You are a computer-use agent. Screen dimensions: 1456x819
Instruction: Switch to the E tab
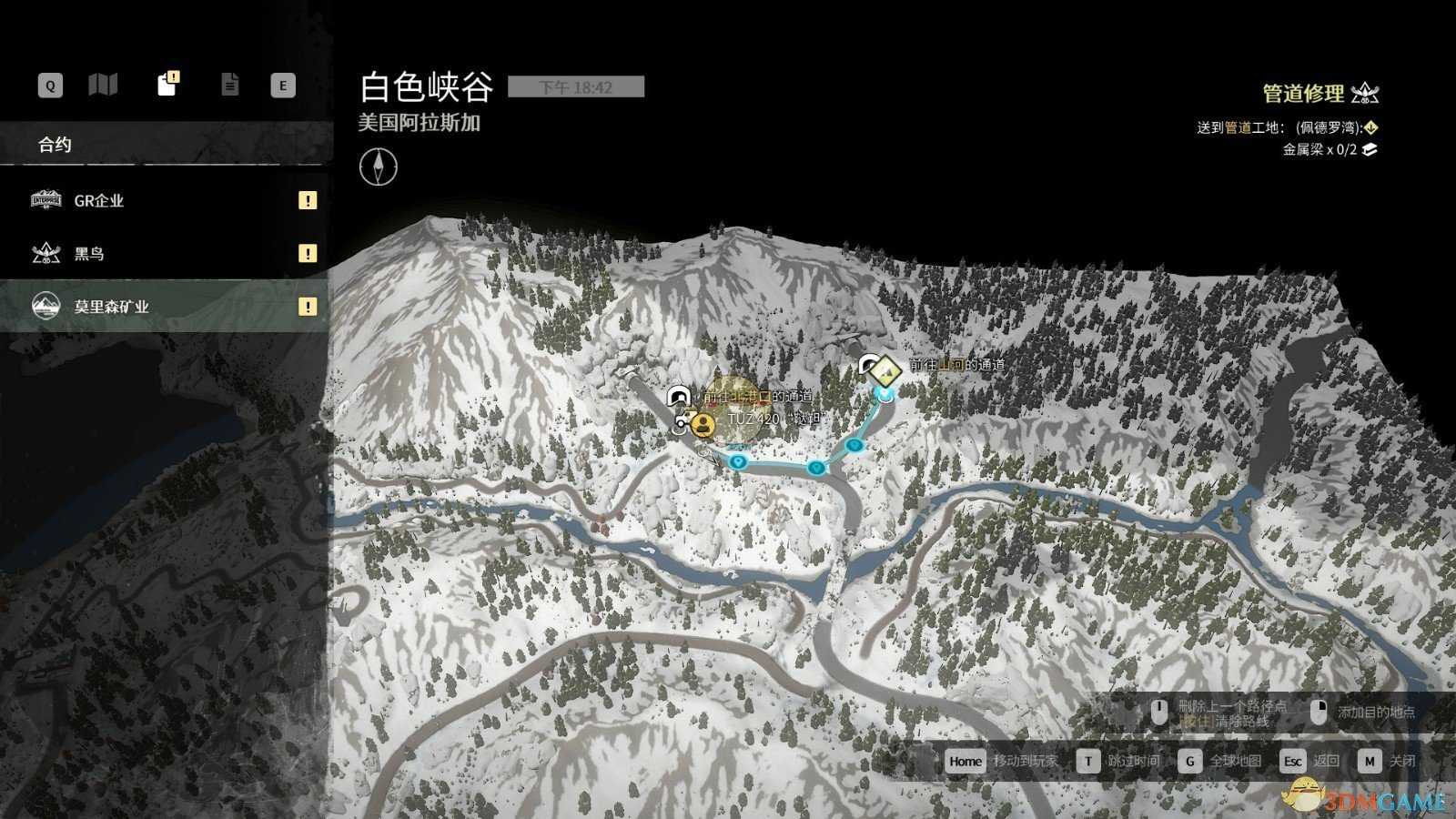coord(283,85)
